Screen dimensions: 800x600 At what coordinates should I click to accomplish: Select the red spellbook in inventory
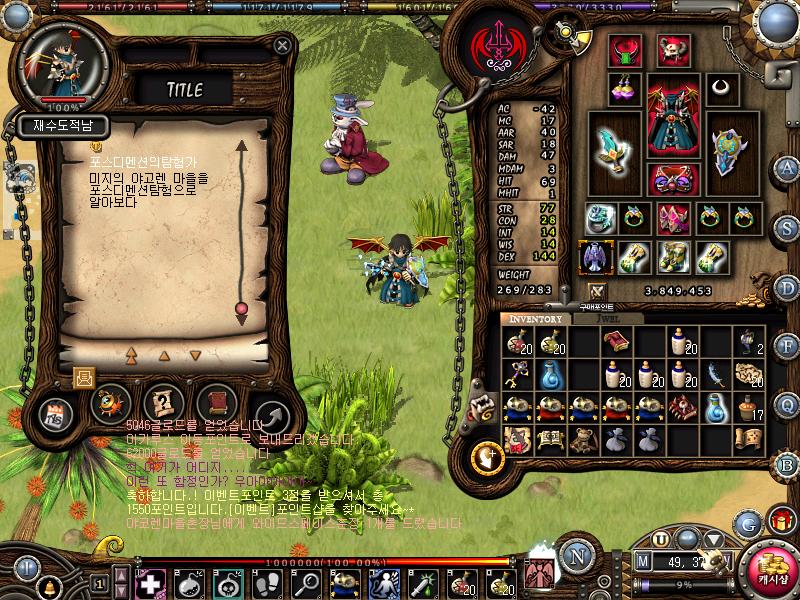[x=616, y=342]
